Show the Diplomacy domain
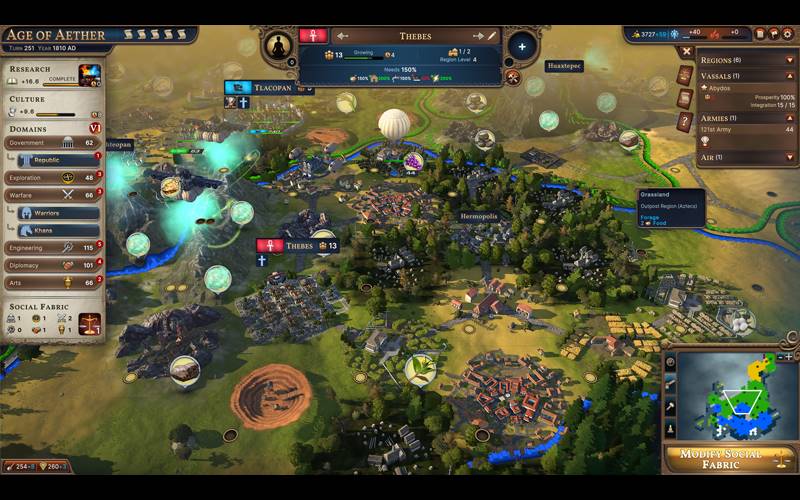Viewport: 800px width, 500px height. click(x=52, y=265)
